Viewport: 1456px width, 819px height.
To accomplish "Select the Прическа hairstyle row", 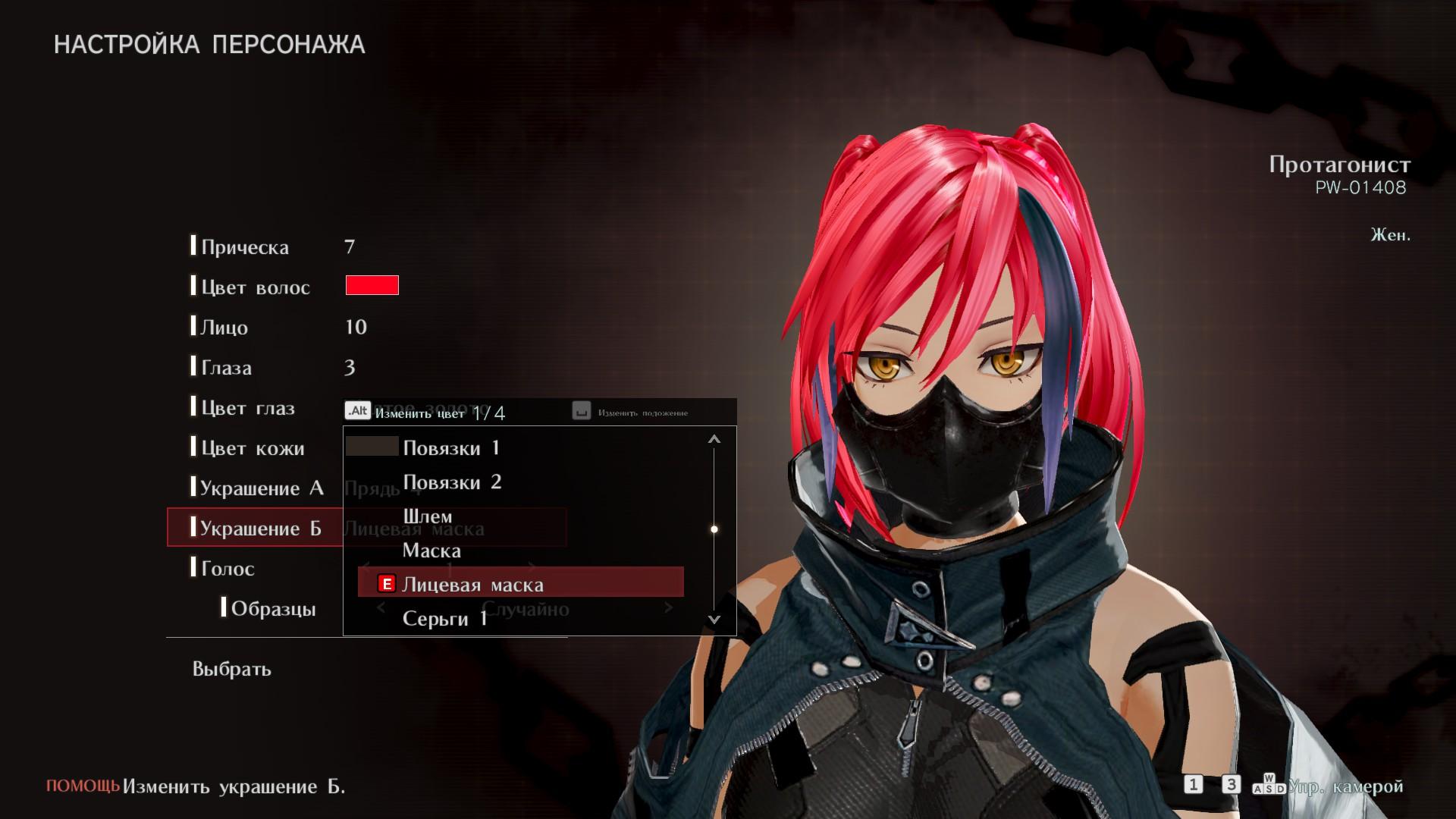I will [244, 247].
